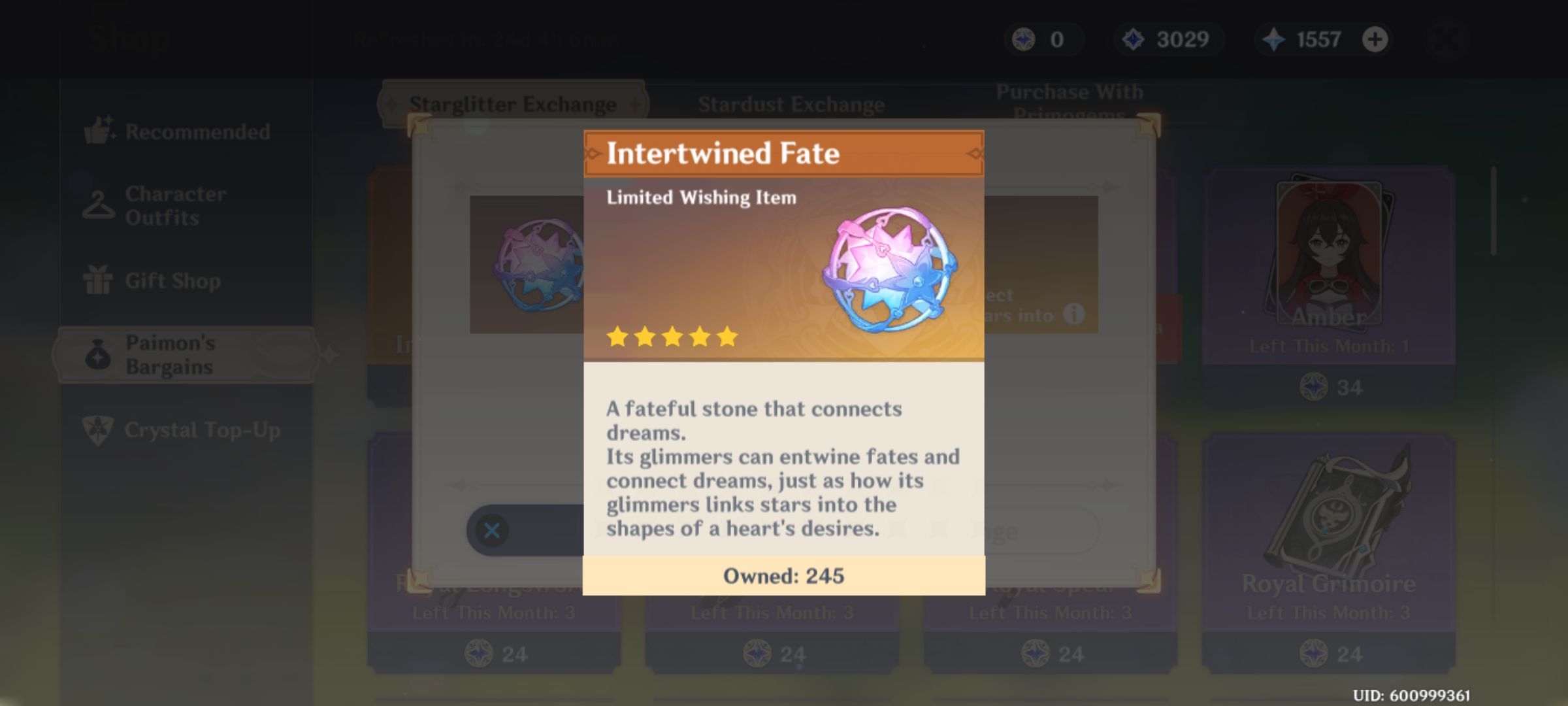This screenshot has height=706, width=1568.
Task: Select Paimon's Bargains bag icon
Action: [x=98, y=356]
